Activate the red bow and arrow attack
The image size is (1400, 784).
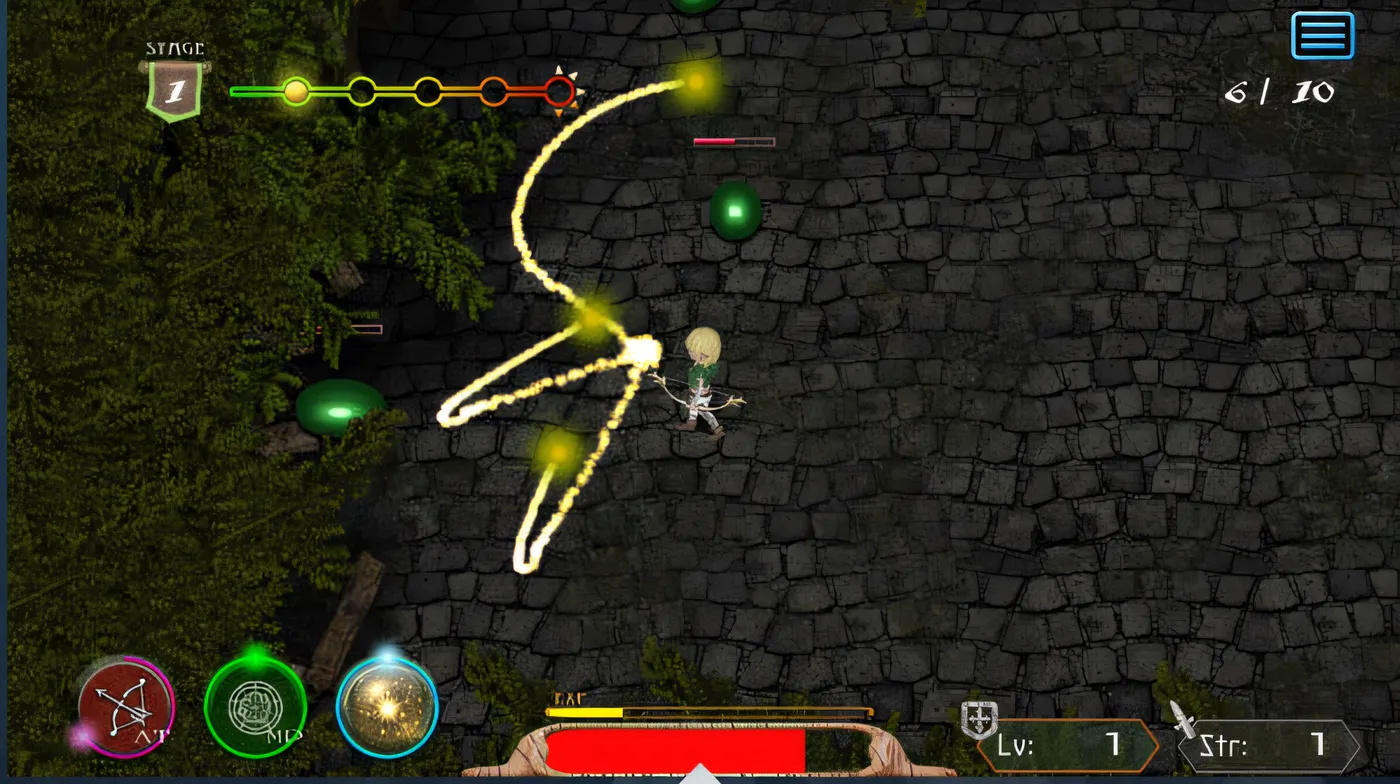click(127, 708)
